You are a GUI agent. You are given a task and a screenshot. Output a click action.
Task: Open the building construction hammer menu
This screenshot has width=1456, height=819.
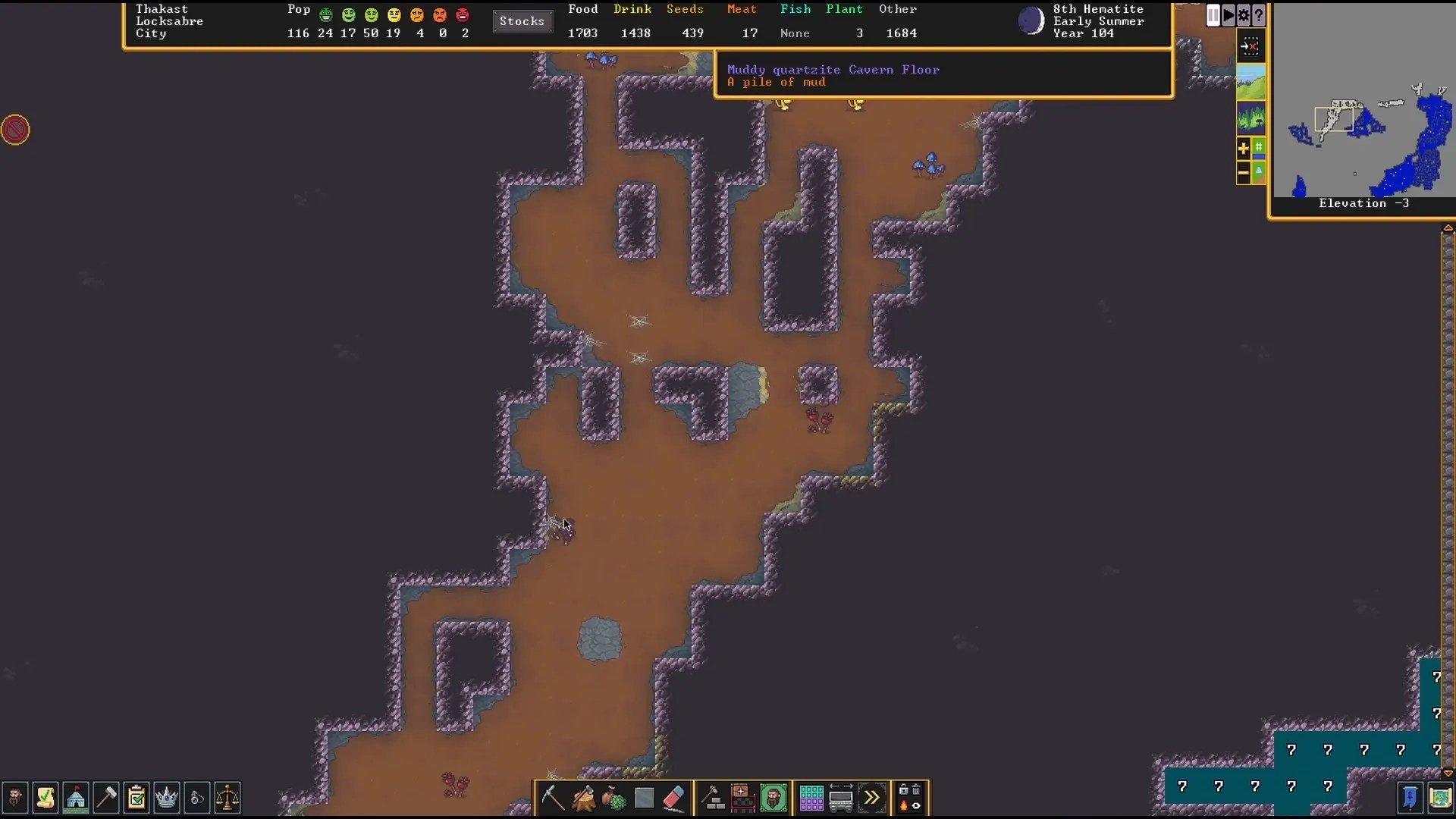coord(713,796)
